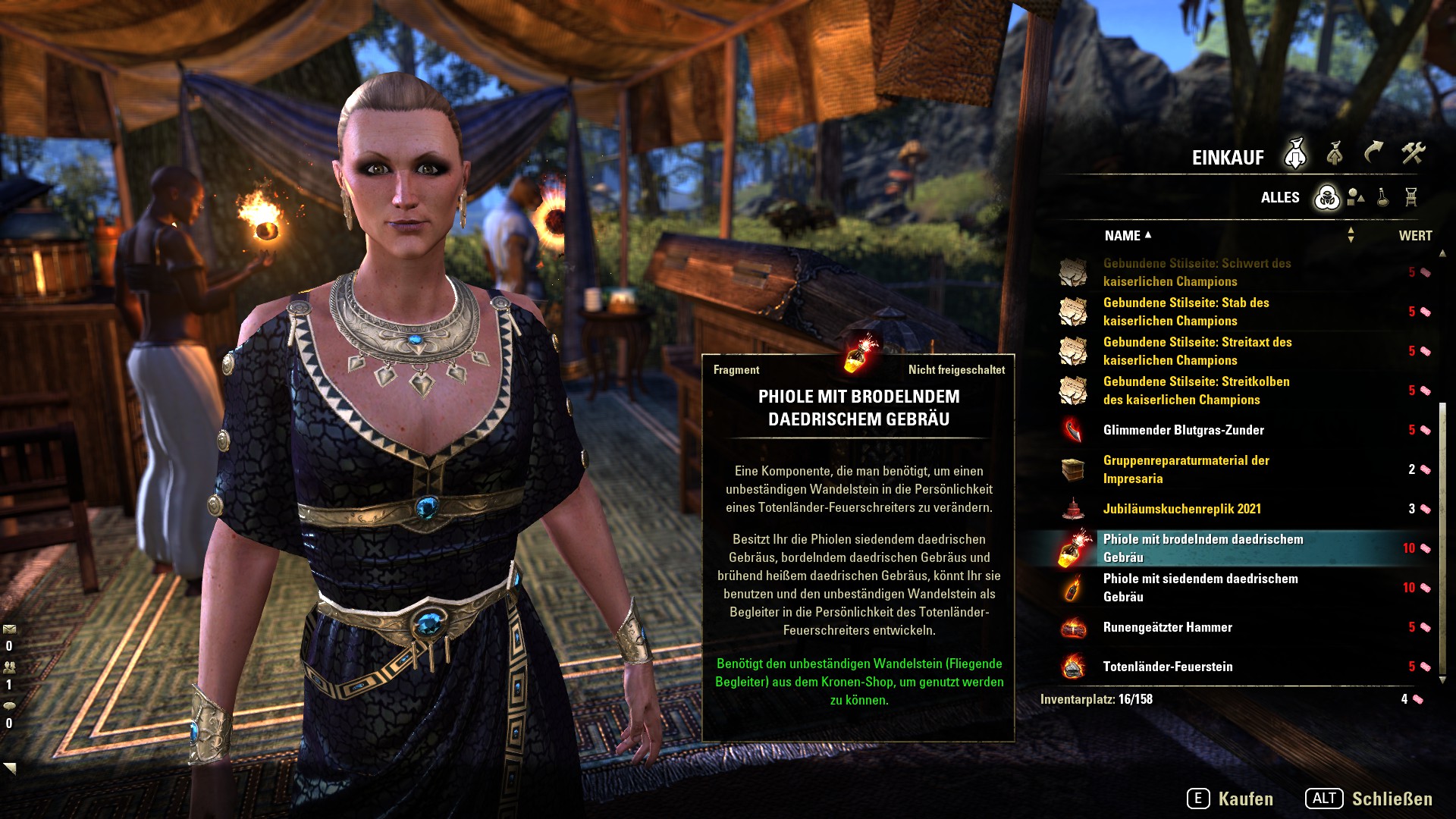Viewport: 1456px width, 819px height.
Task: Pick the Jubiläumskuchenreplik 2021 row
Action: pos(1181,509)
